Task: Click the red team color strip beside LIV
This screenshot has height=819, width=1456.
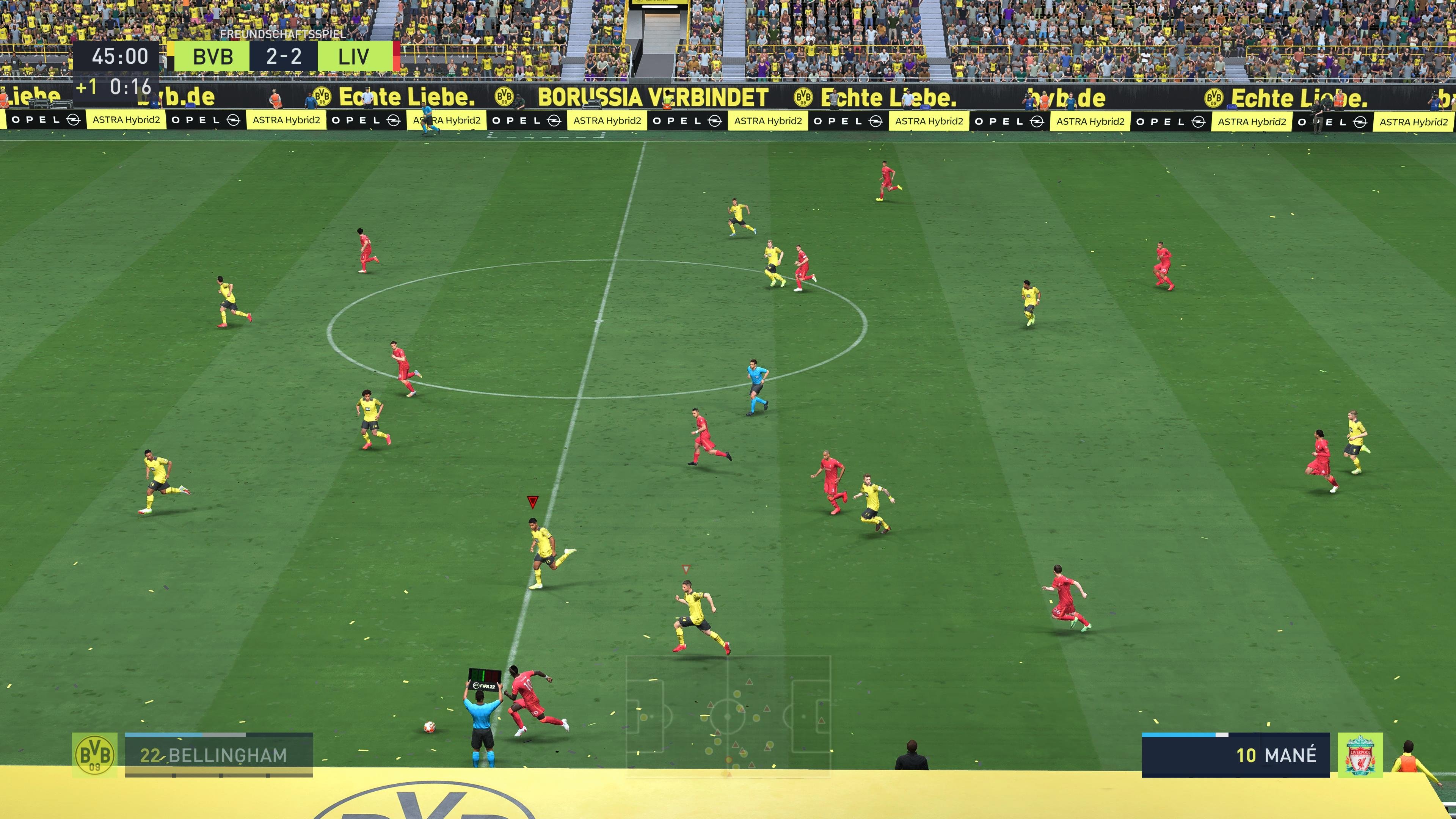Action: pos(397,56)
